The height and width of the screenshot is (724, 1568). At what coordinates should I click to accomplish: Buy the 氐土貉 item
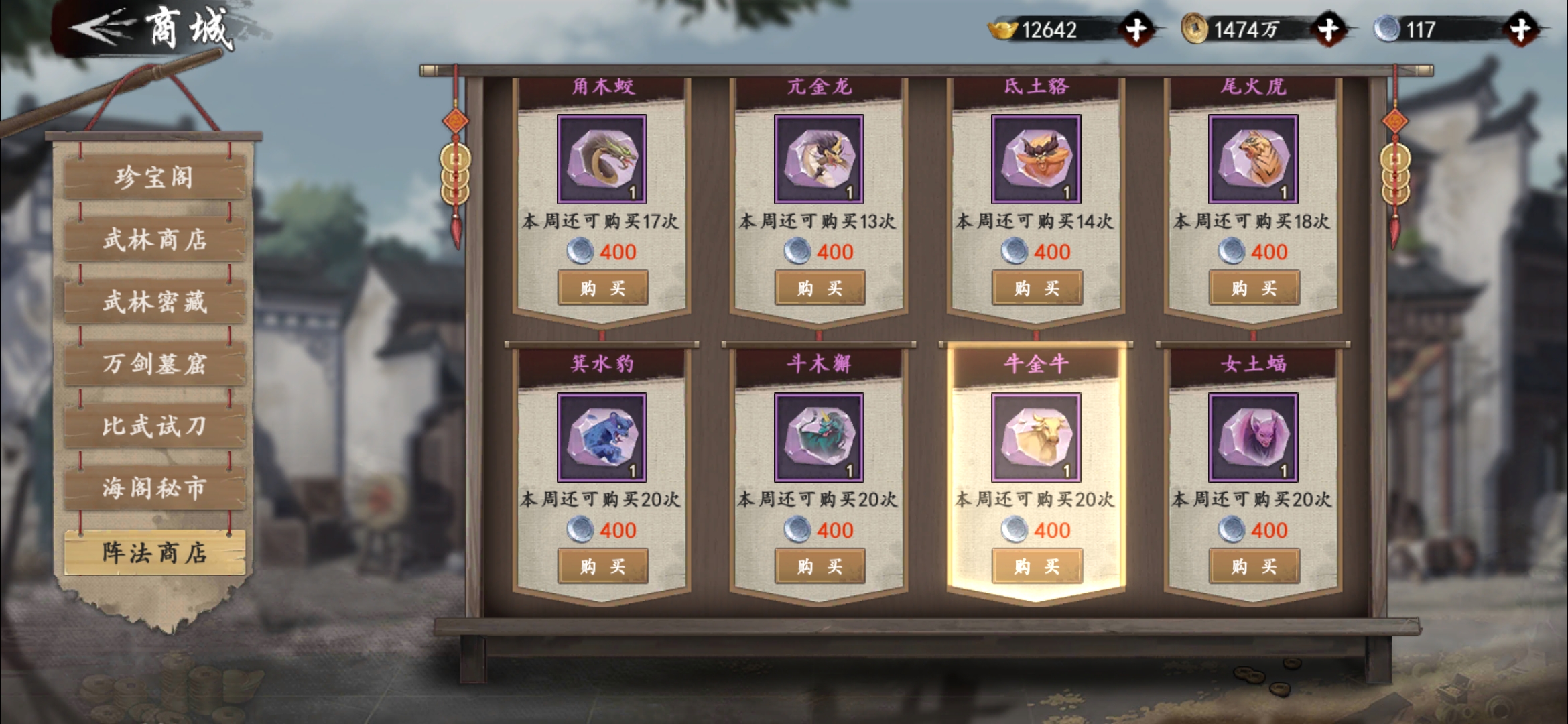point(1037,288)
